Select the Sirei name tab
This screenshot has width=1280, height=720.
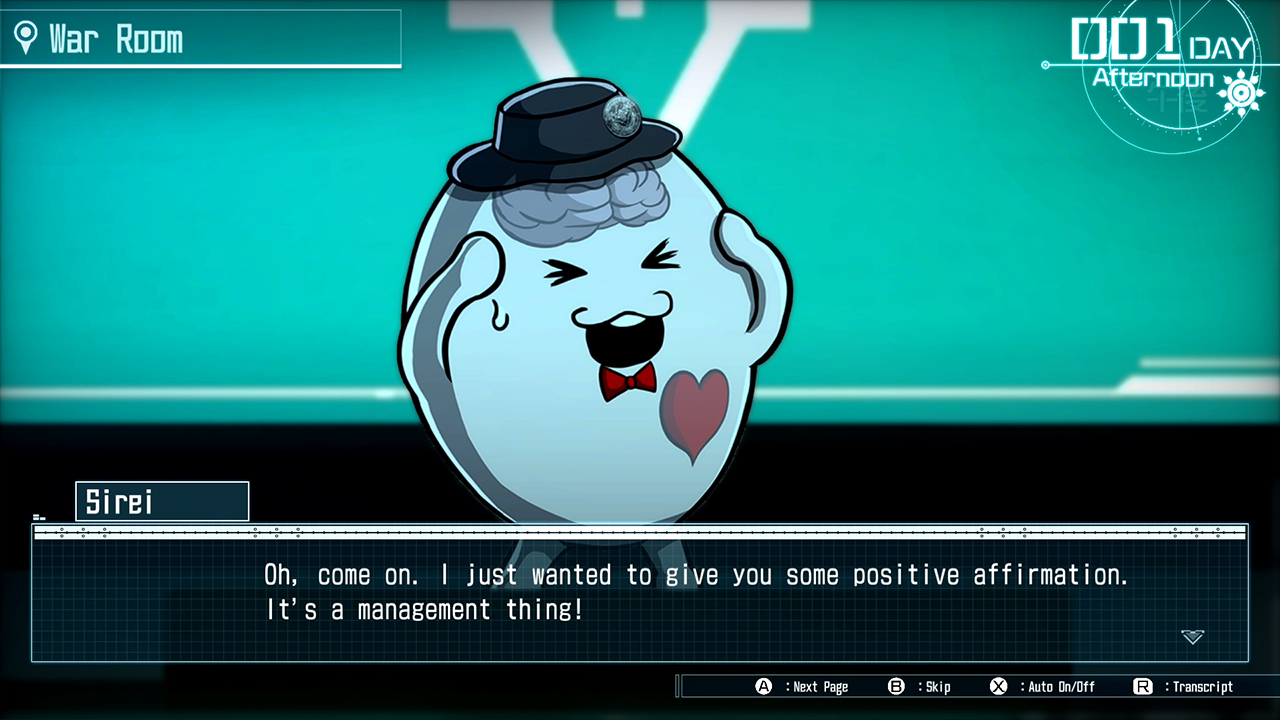pos(162,501)
